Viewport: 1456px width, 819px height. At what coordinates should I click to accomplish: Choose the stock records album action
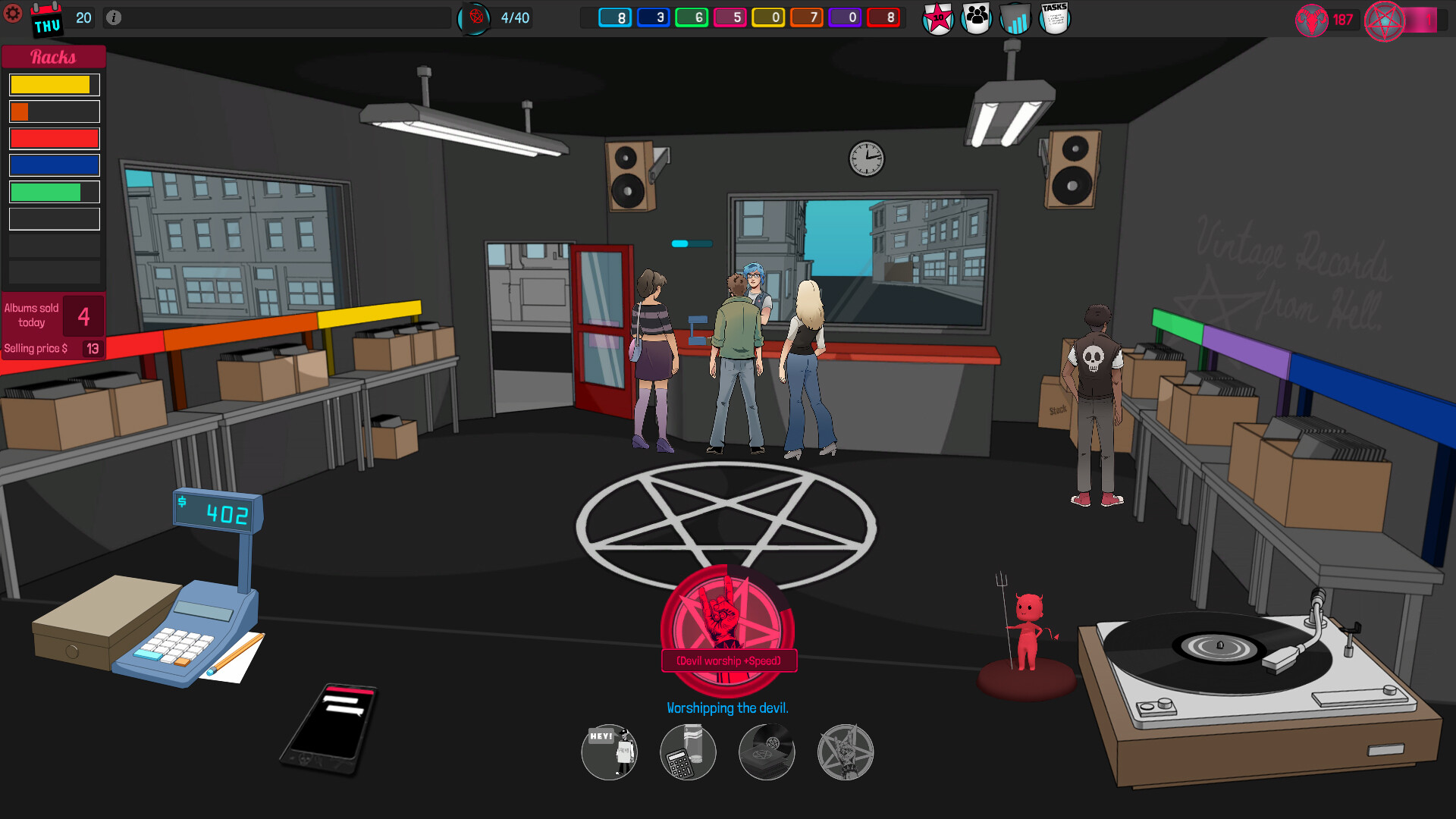pos(767,752)
